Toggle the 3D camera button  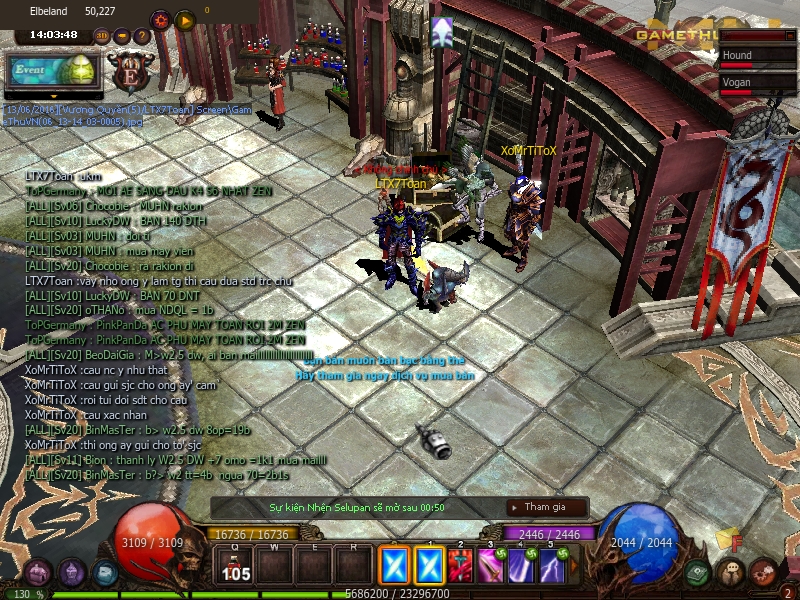click(101, 36)
